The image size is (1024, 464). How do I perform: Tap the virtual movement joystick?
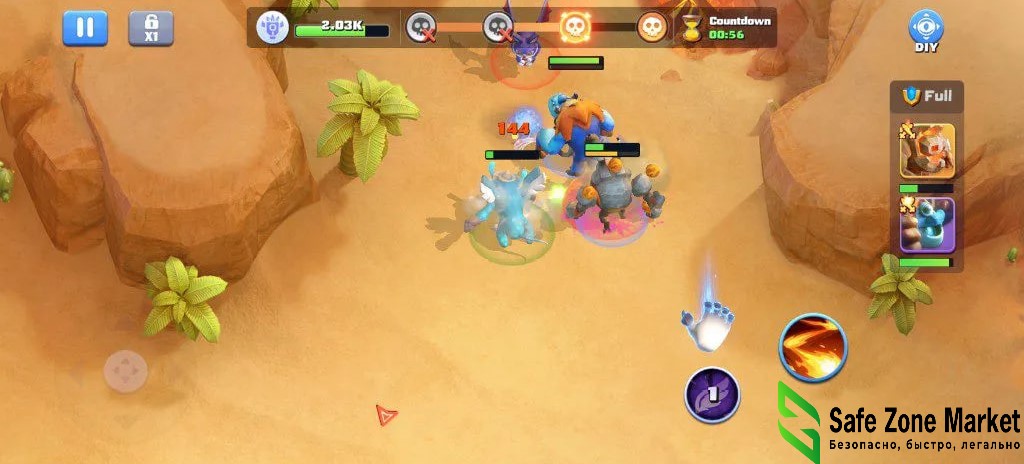(x=126, y=373)
